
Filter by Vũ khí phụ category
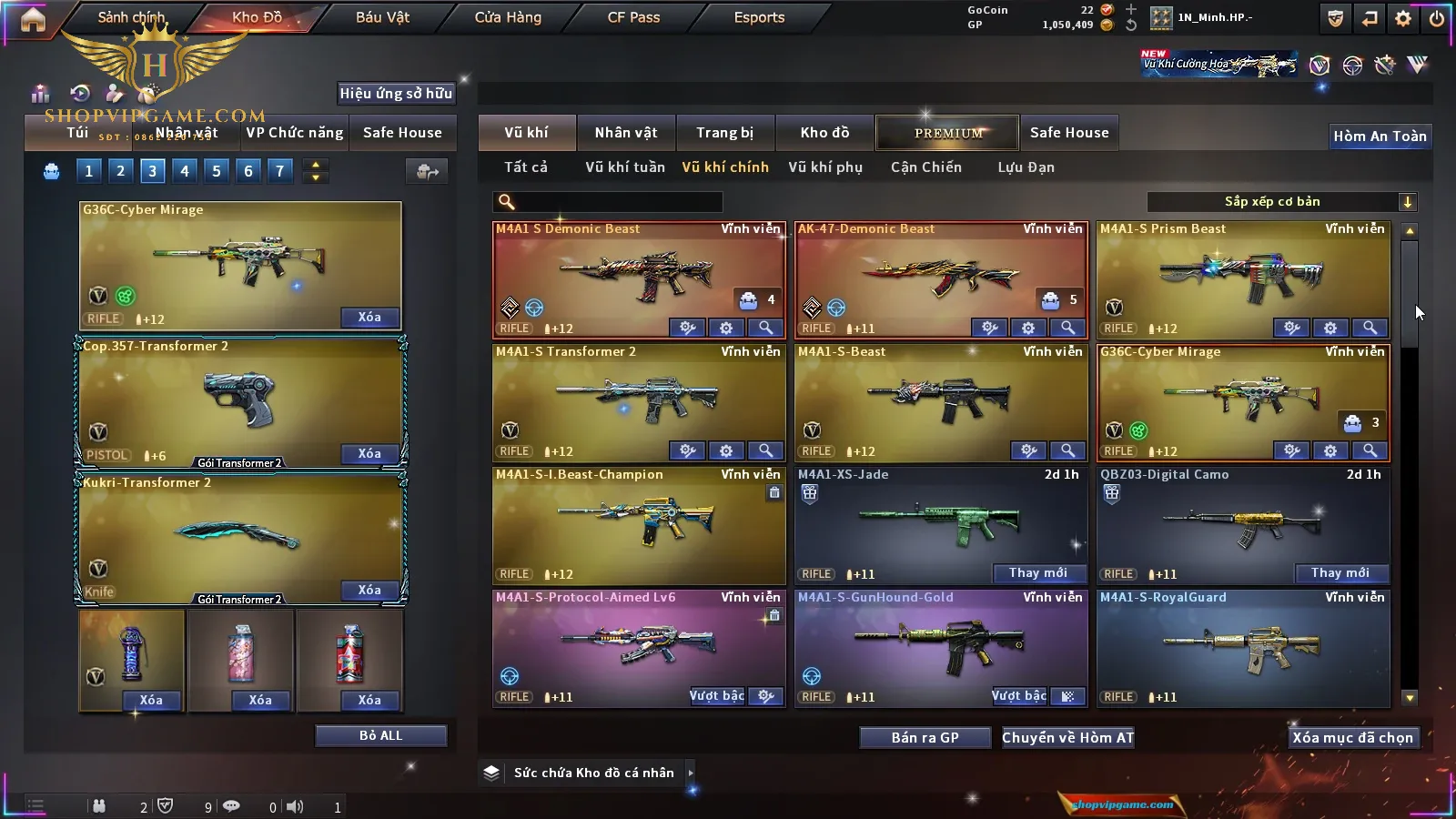[x=824, y=167]
